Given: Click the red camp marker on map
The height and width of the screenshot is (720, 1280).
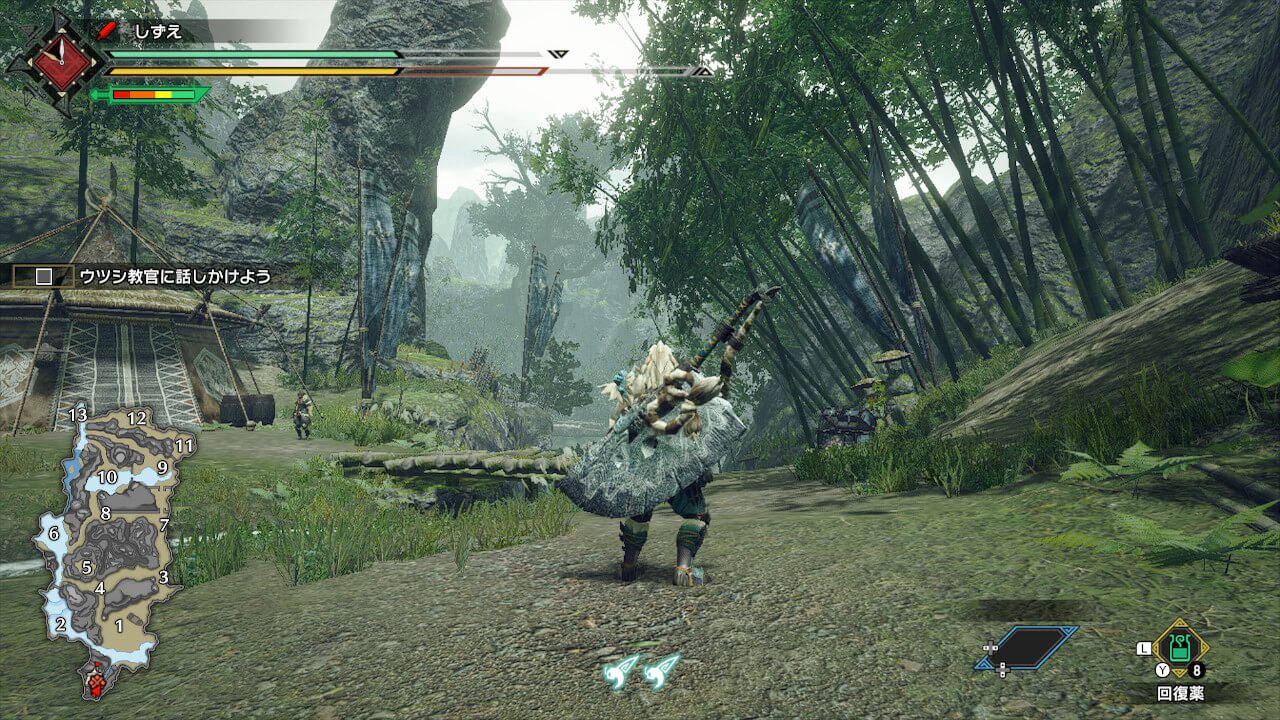Looking at the screenshot, I should click(97, 684).
